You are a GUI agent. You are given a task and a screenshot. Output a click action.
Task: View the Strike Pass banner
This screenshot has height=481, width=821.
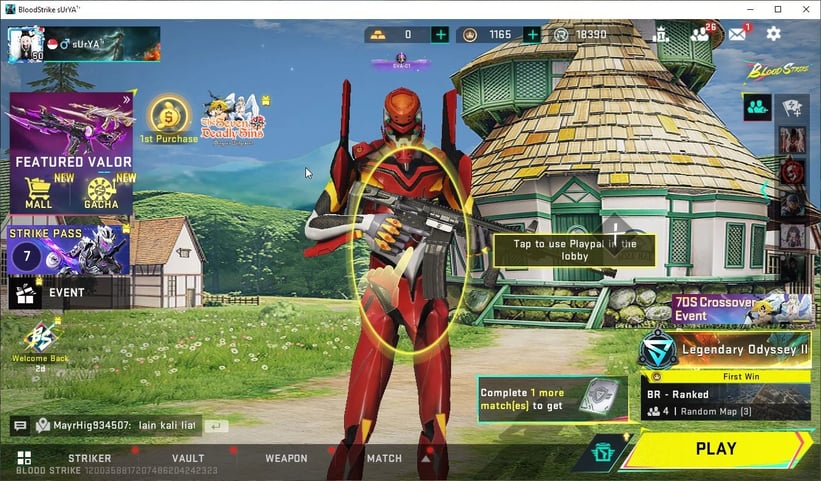(69, 249)
